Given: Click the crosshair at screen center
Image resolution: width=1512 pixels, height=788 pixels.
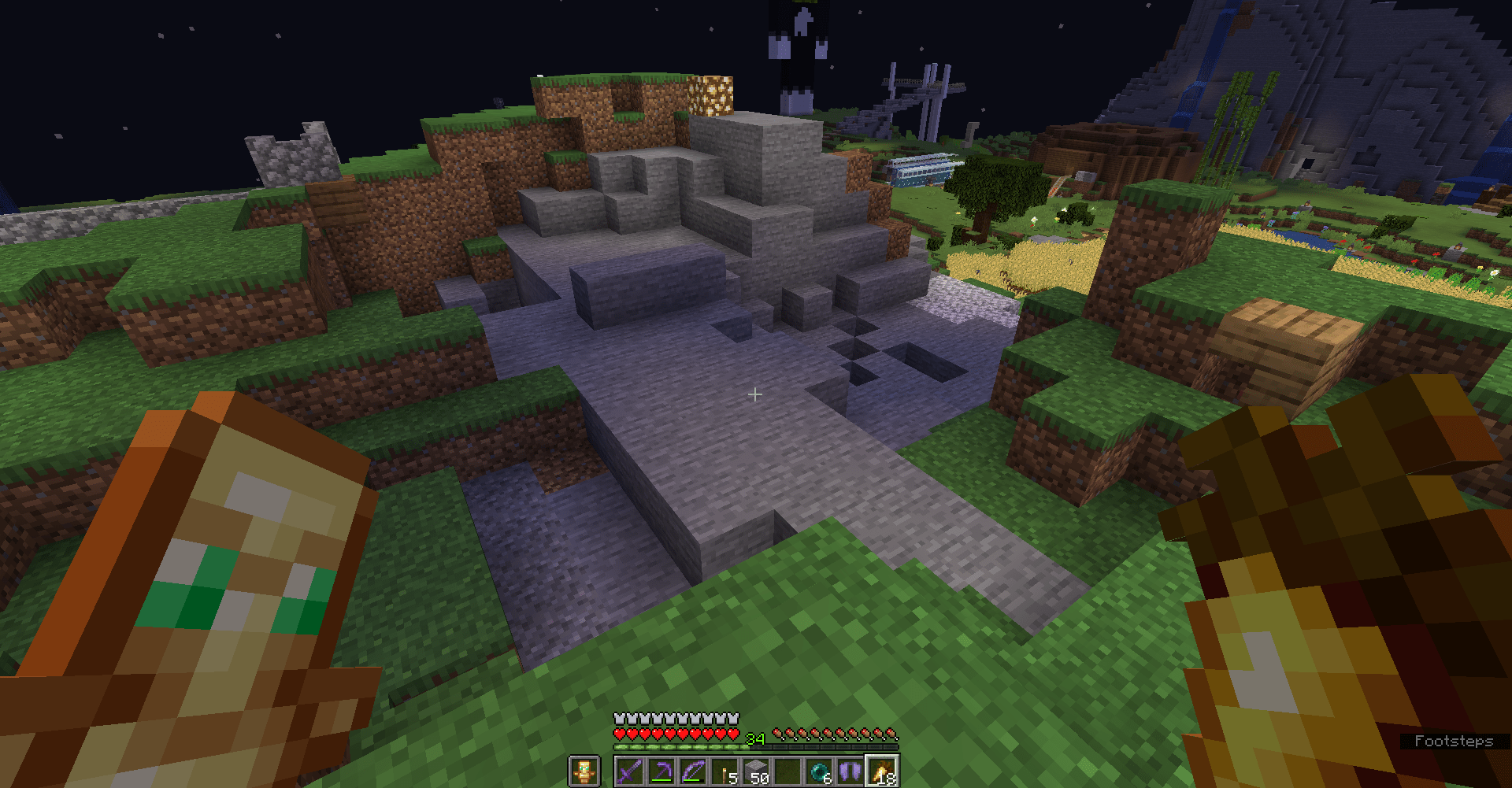Looking at the screenshot, I should (x=755, y=395).
